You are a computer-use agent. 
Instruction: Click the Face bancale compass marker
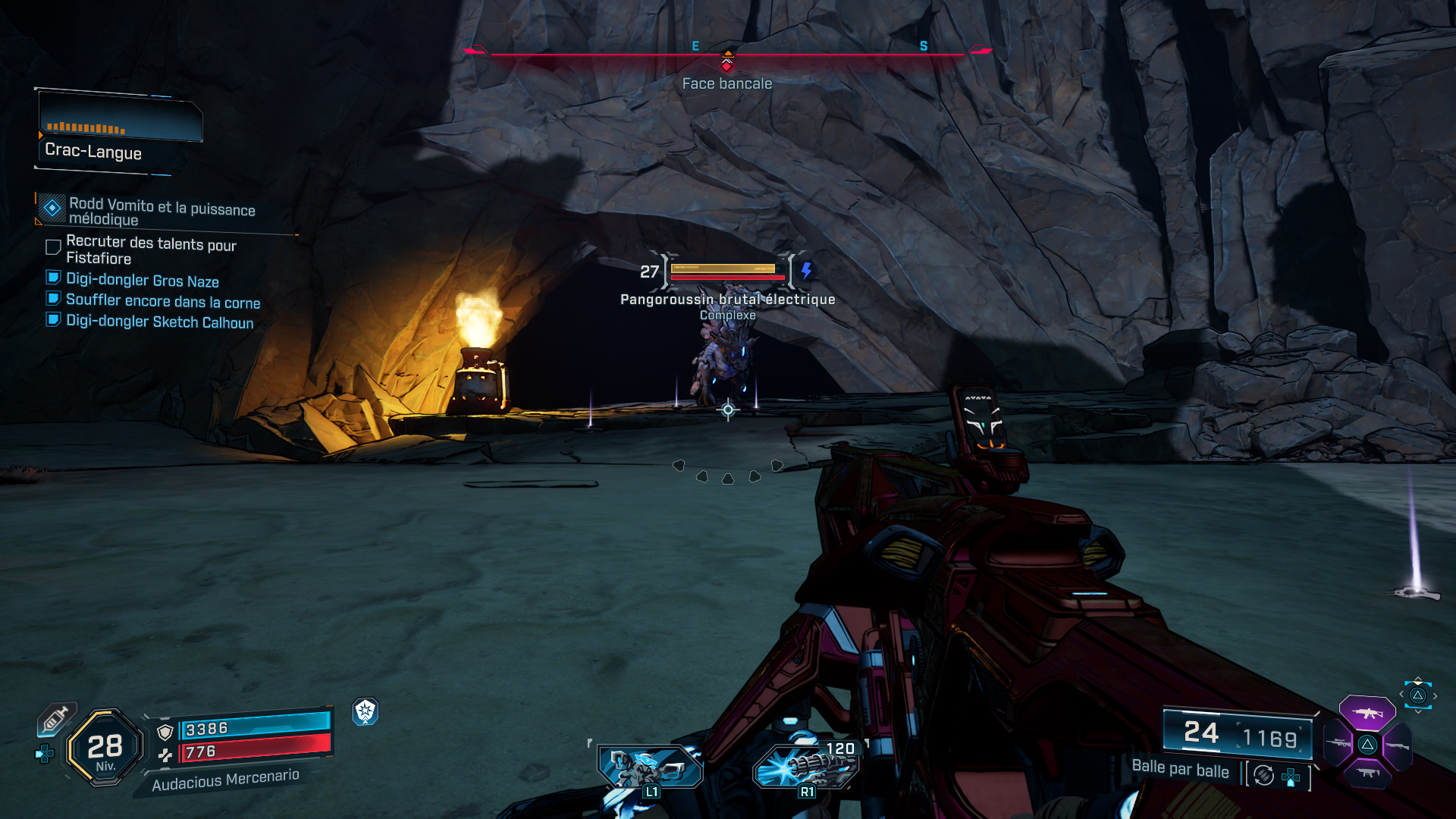727,65
